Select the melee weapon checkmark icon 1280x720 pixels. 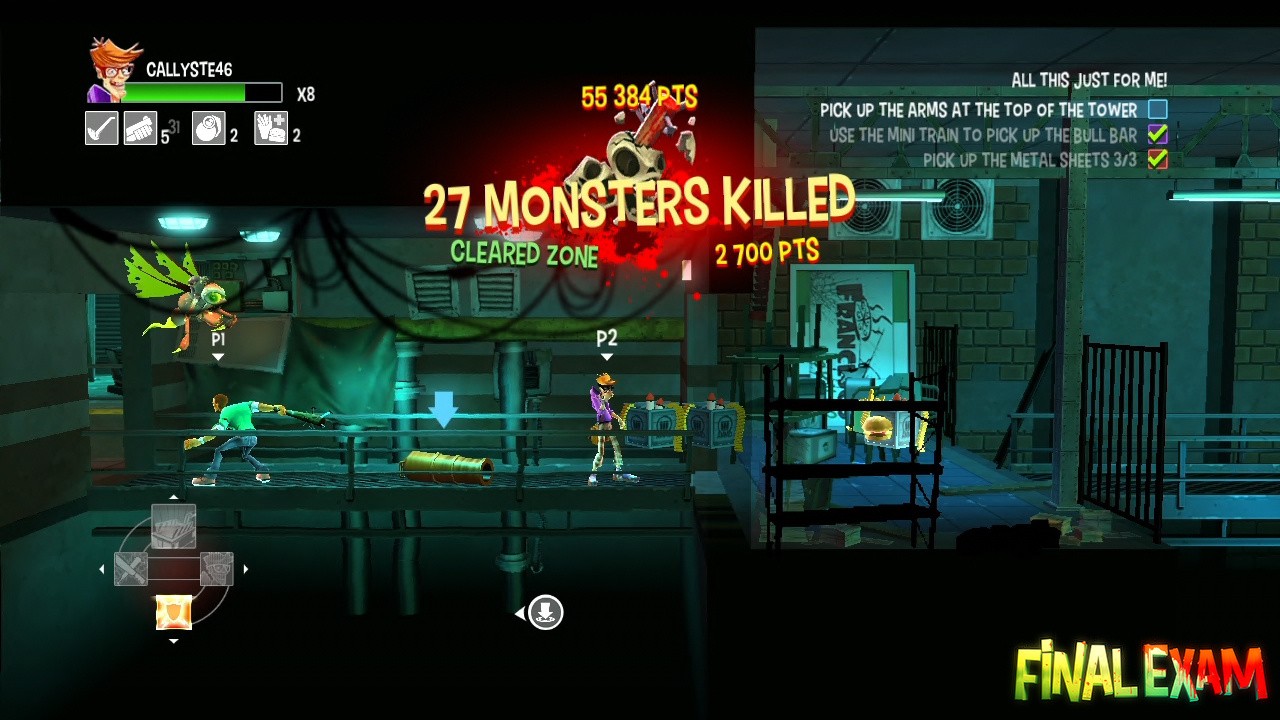pos(100,128)
